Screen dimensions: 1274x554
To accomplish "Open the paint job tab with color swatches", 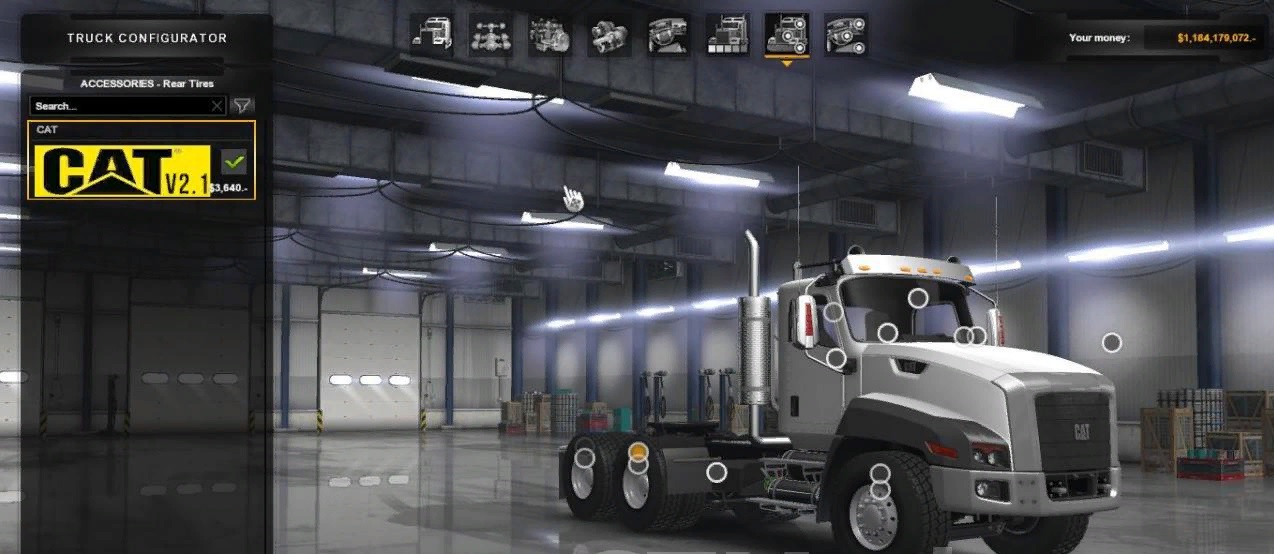I will point(727,35).
